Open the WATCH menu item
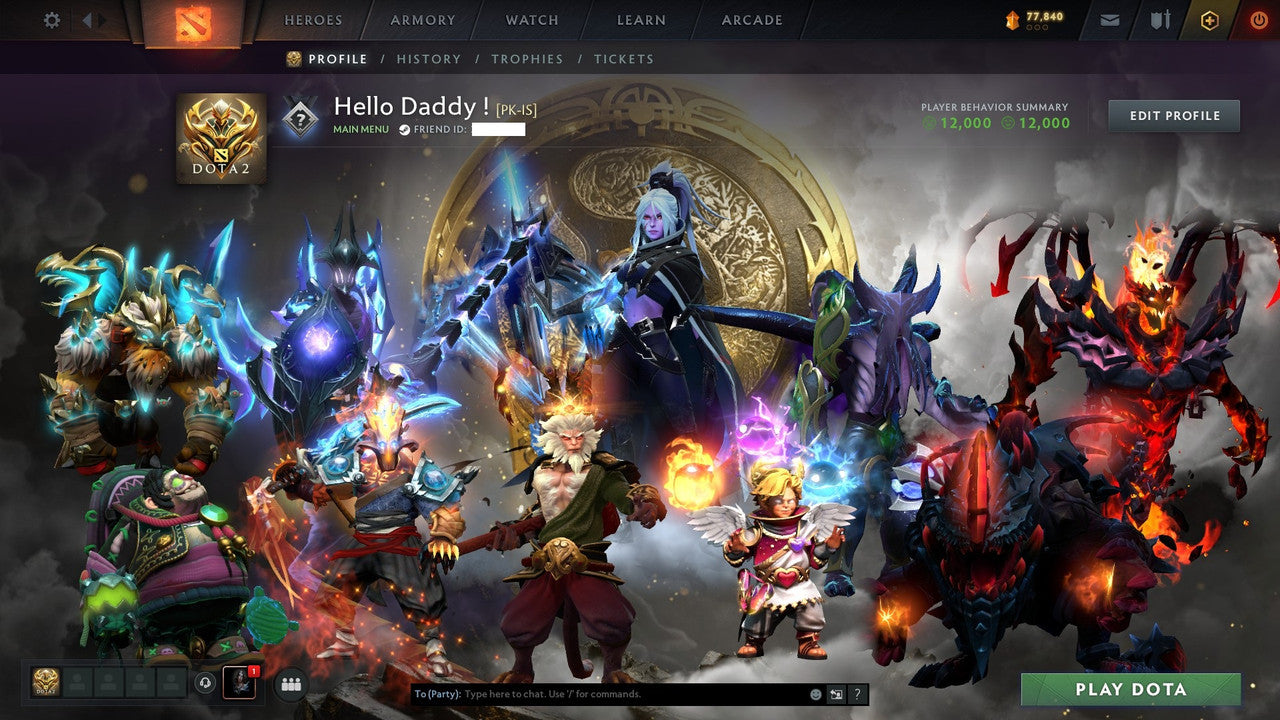Screen dimensions: 1280x720 click(531, 19)
